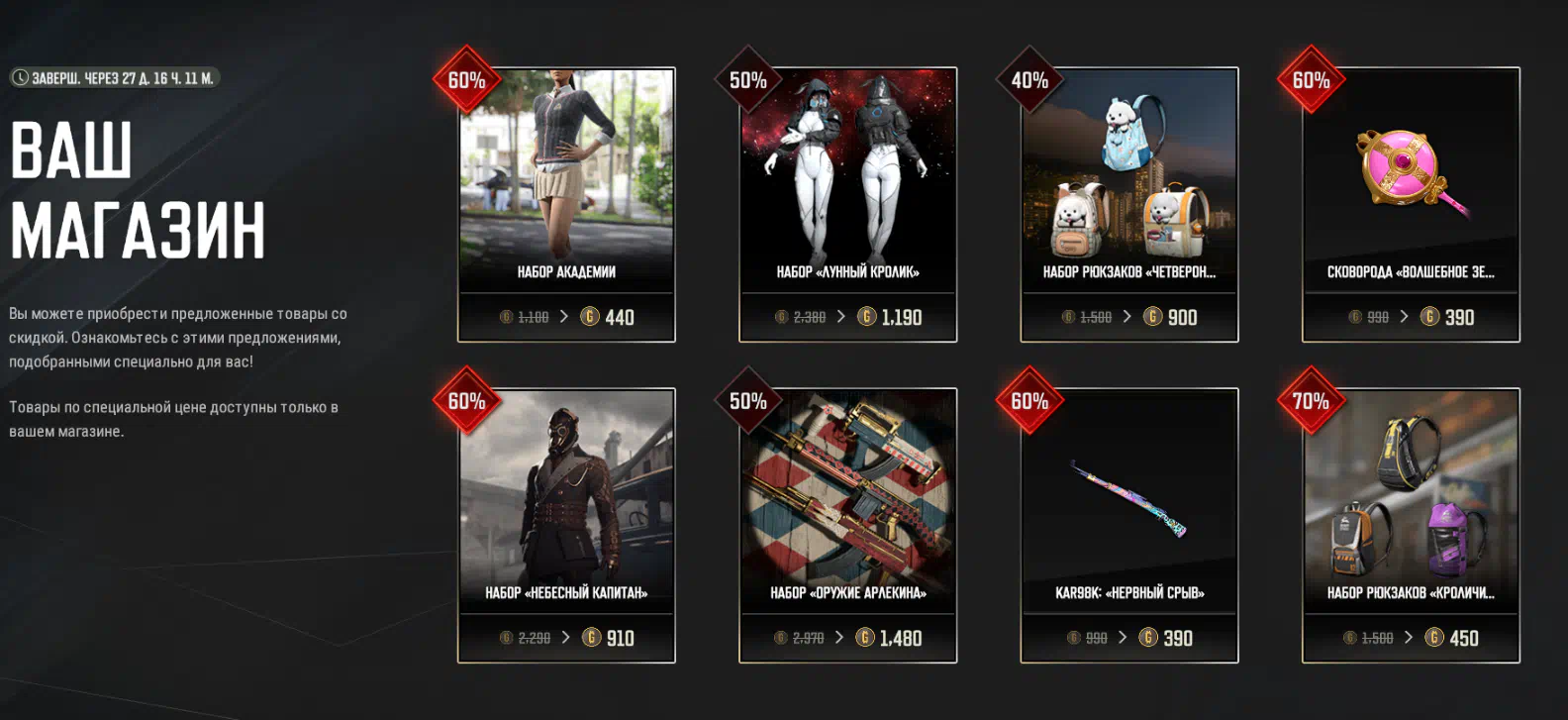
Task: Click the 900 price of the Четверон backpacks
Action: [1172, 317]
